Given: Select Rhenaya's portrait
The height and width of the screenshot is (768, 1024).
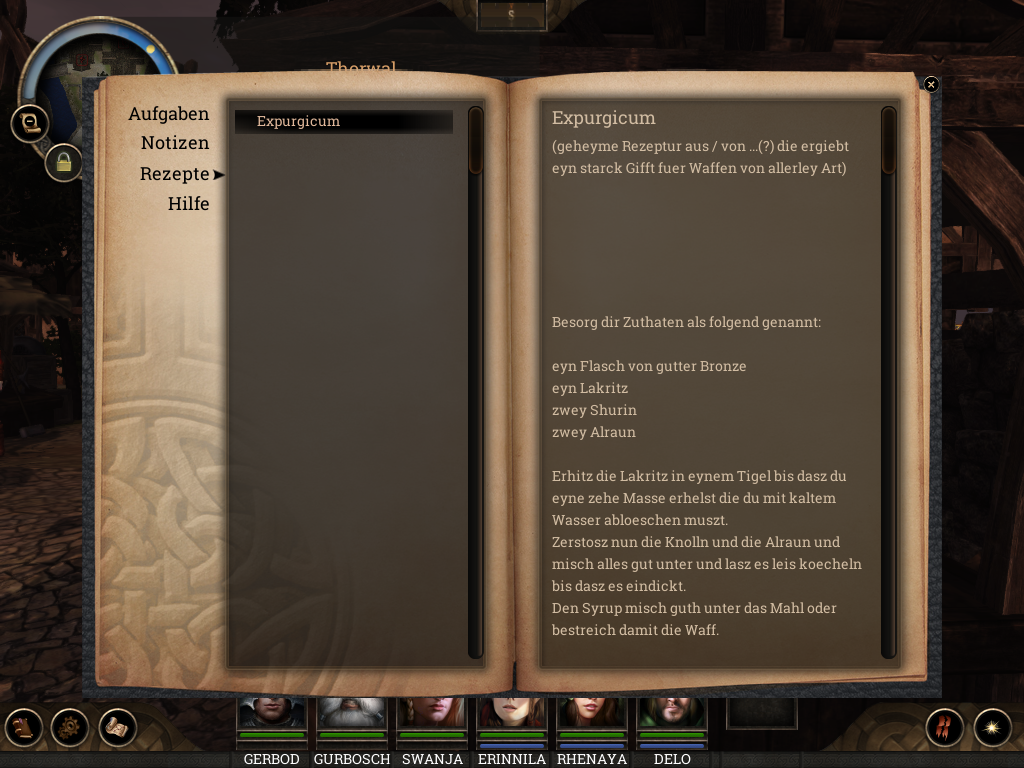Looking at the screenshot, I should click(x=591, y=714).
